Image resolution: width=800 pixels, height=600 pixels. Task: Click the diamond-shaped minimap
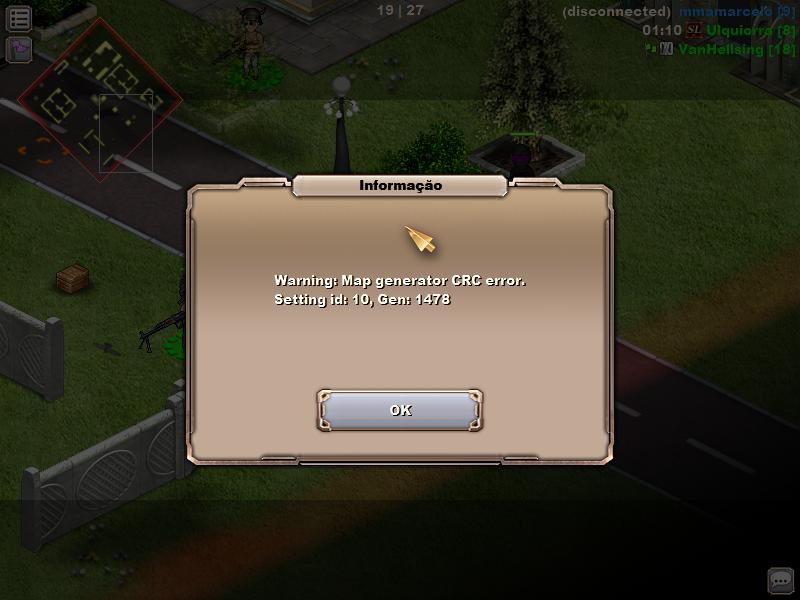(x=100, y=99)
